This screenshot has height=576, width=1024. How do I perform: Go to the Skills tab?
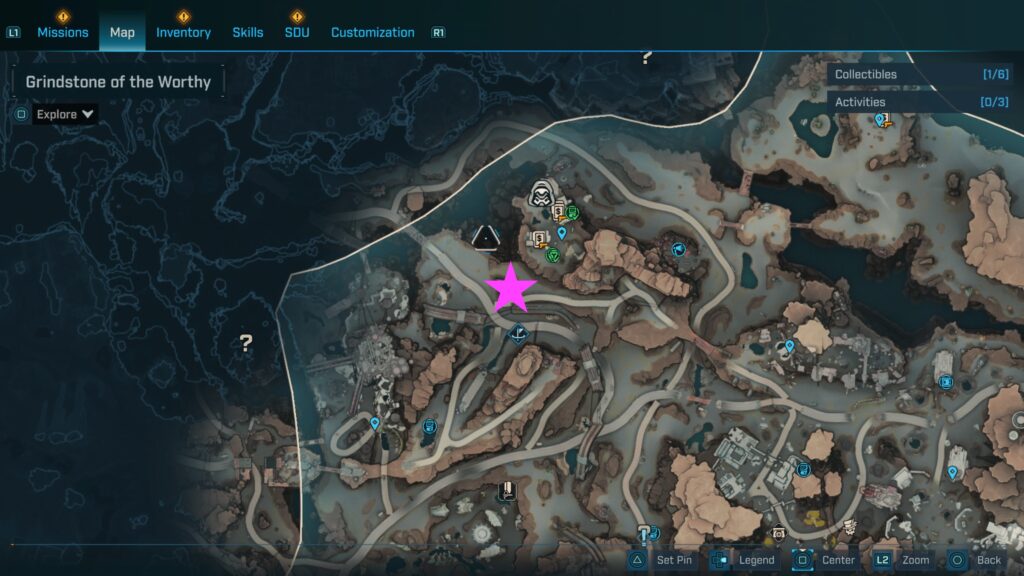click(248, 32)
